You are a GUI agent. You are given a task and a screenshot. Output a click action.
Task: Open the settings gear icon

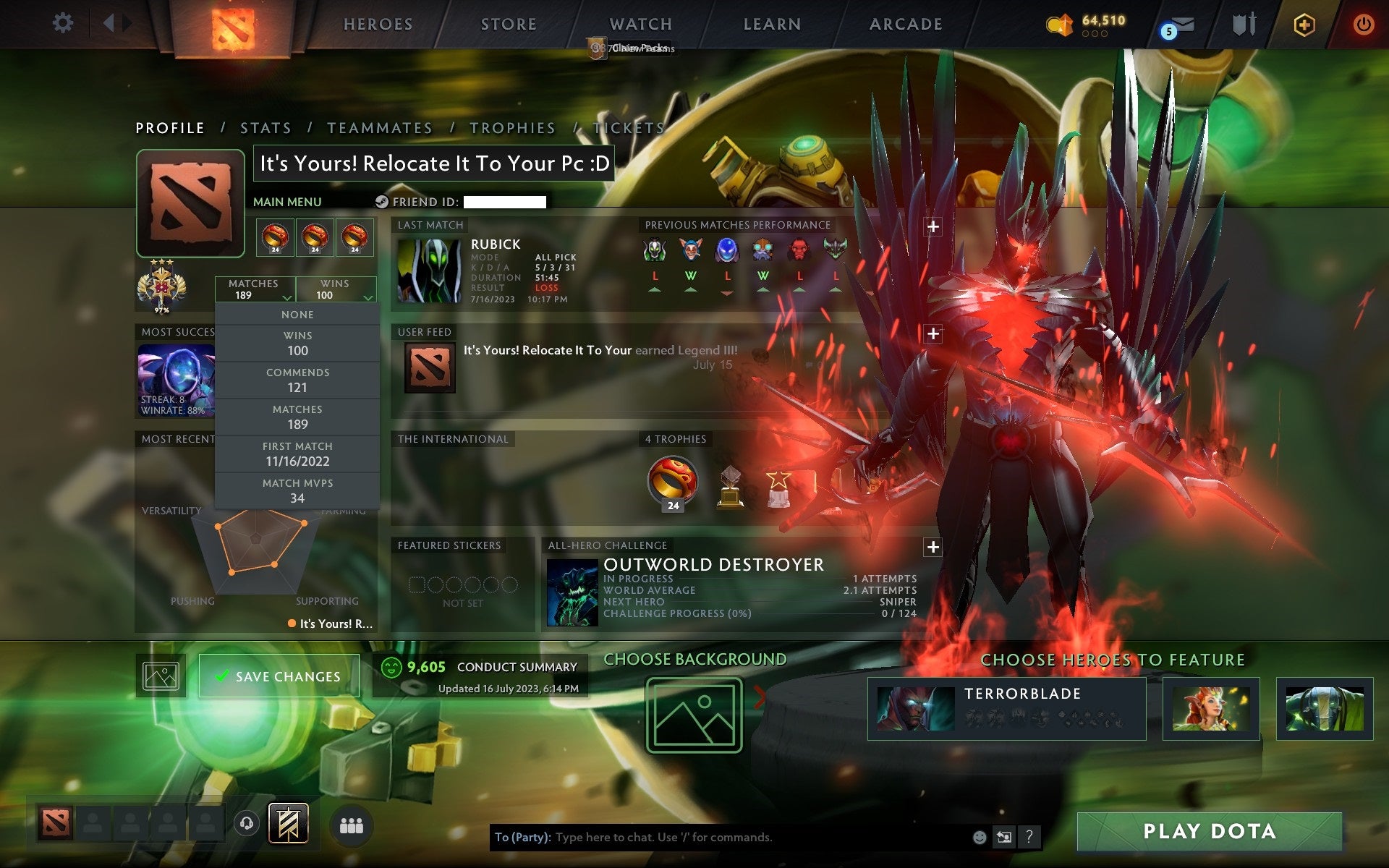point(64,23)
